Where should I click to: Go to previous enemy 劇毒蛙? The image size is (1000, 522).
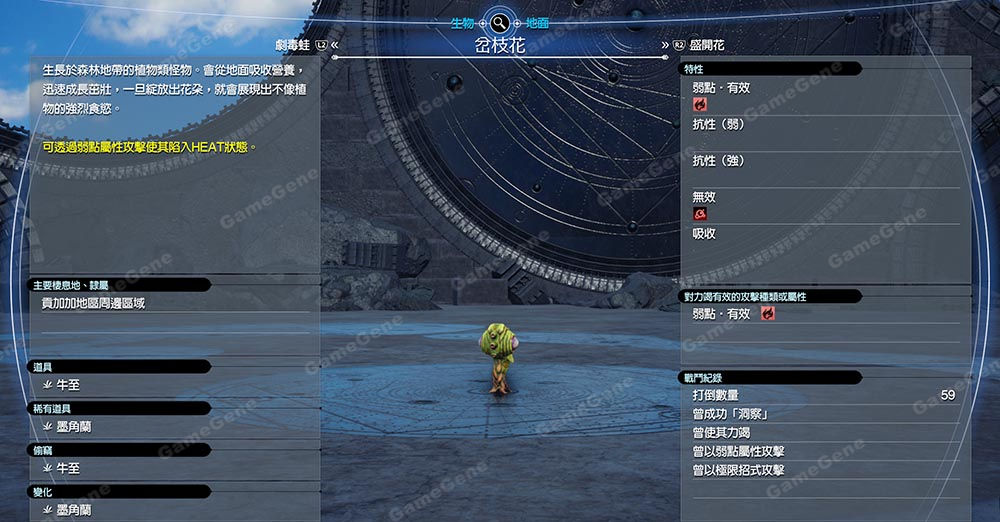pyautogui.click(x=300, y=45)
